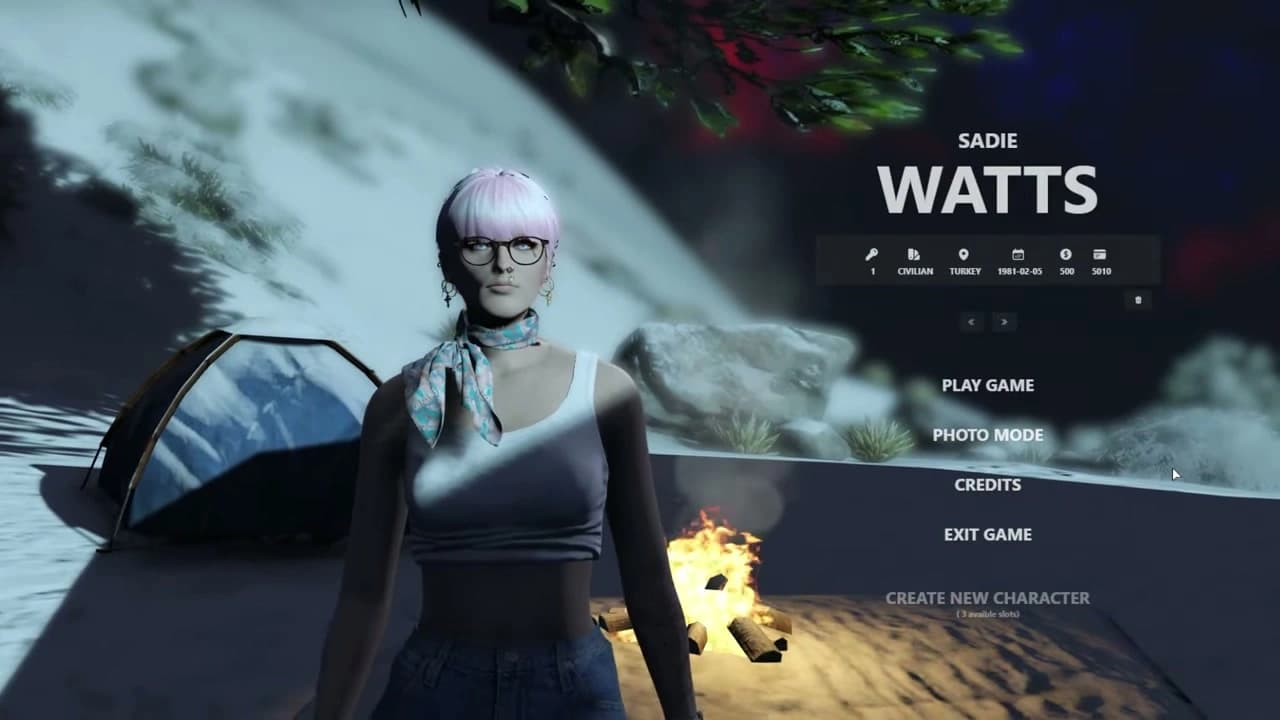1280x720 pixels.
Task: Start playing with Play Game
Action: coord(987,385)
